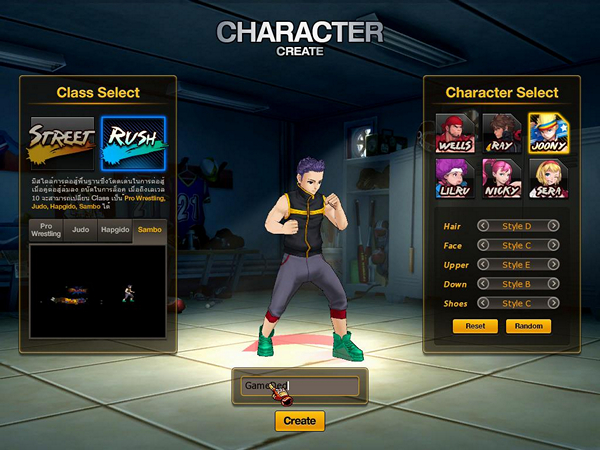This screenshot has width=600, height=450.
Task: Select the Sera character portrait
Action: click(547, 178)
